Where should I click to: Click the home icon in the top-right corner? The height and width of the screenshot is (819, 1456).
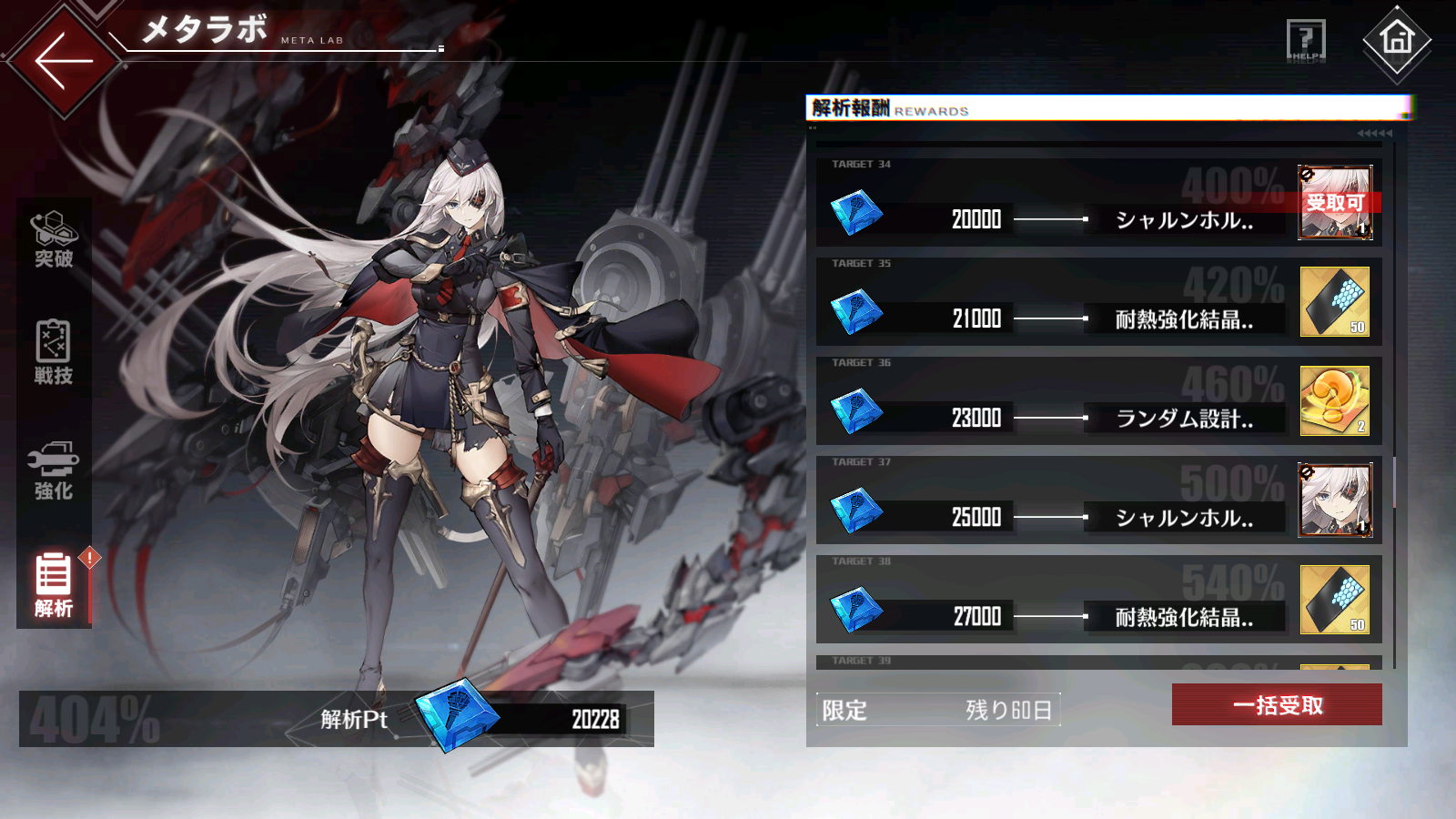(1395, 38)
